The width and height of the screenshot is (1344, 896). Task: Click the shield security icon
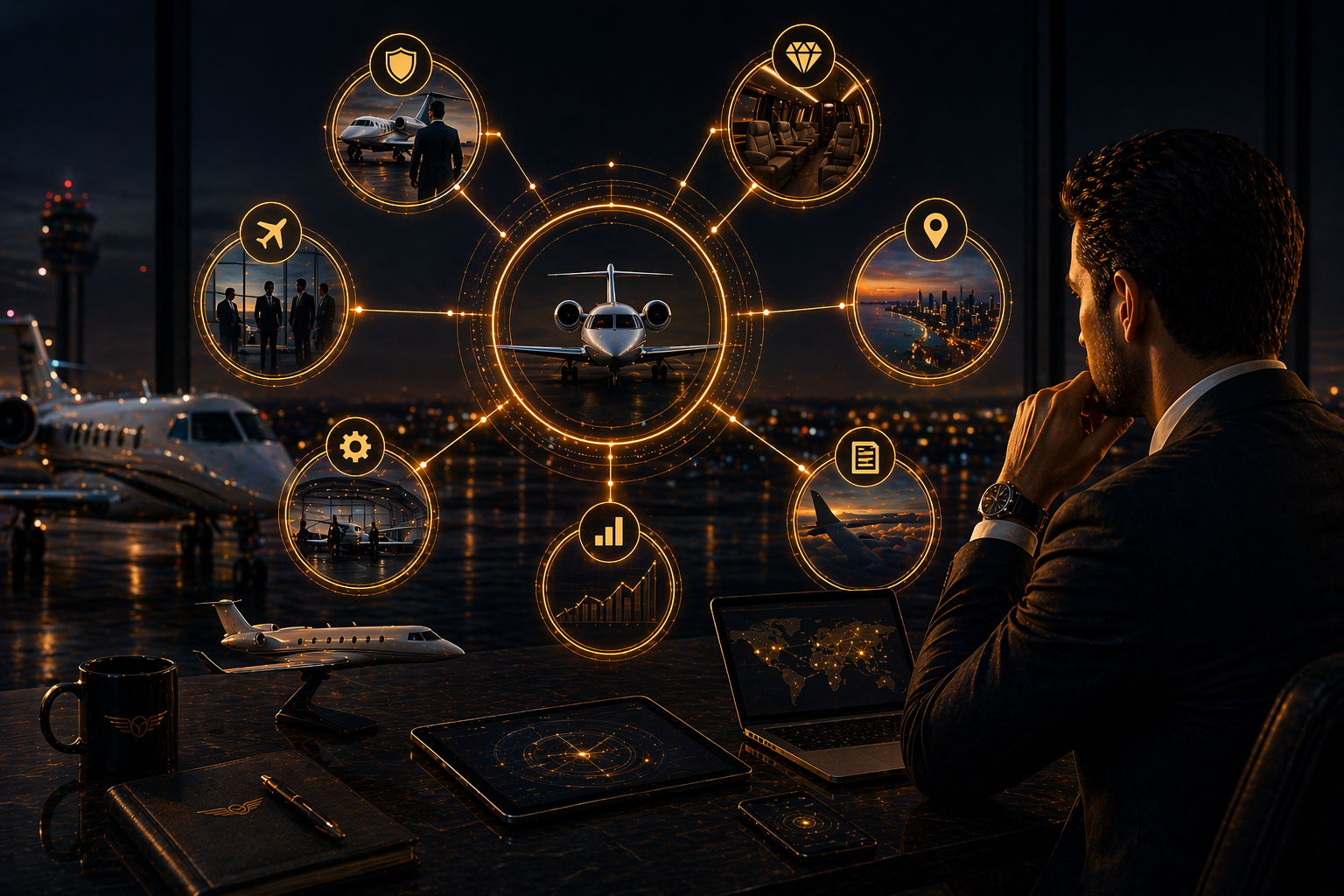(x=400, y=65)
